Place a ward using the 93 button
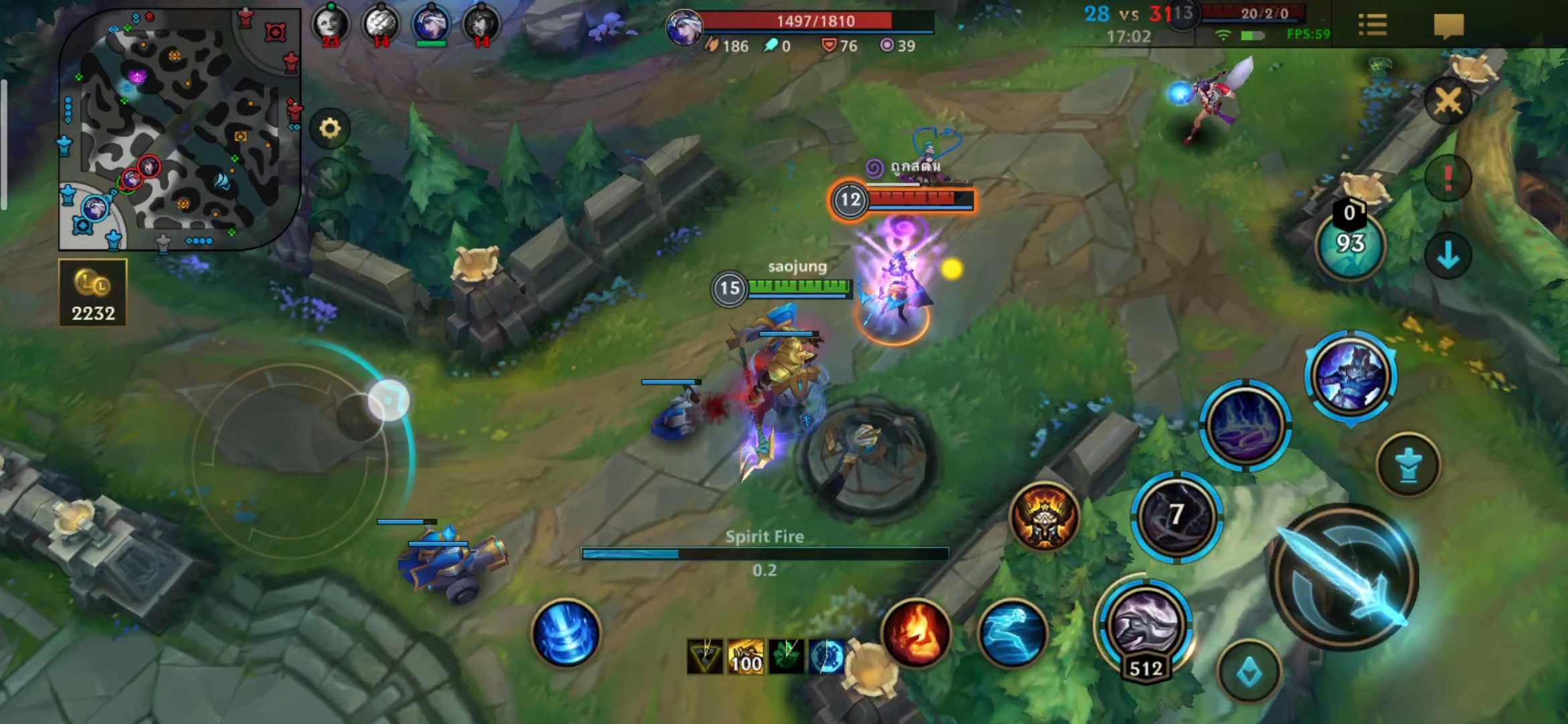Screen dimensions: 1568x724 pyautogui.click(x=1350, y=244)
